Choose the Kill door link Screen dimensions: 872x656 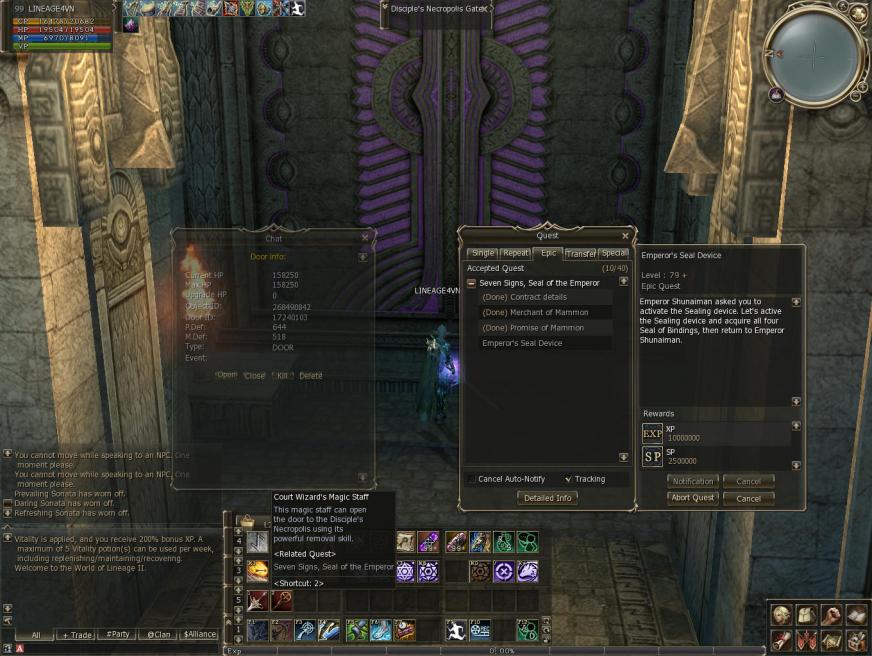[282, 375]
